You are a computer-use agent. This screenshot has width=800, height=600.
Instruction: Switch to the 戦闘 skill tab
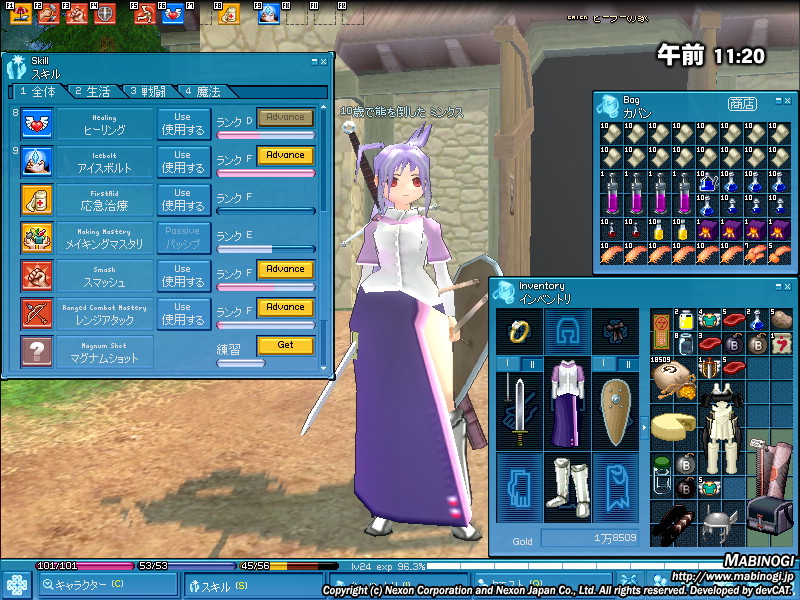coord(147,91)
